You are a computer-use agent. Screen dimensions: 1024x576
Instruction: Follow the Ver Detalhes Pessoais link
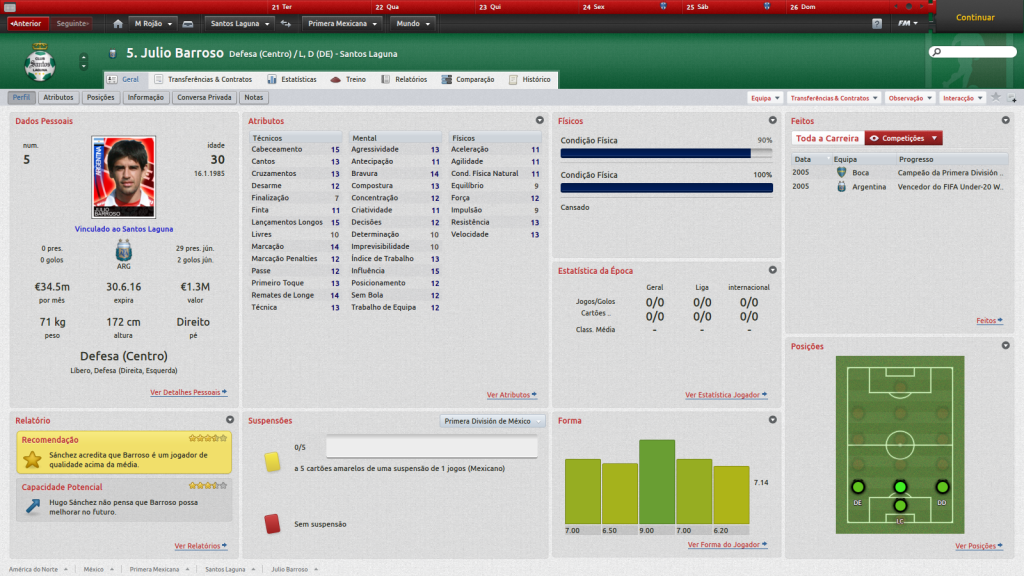click(x=188, y=393)
